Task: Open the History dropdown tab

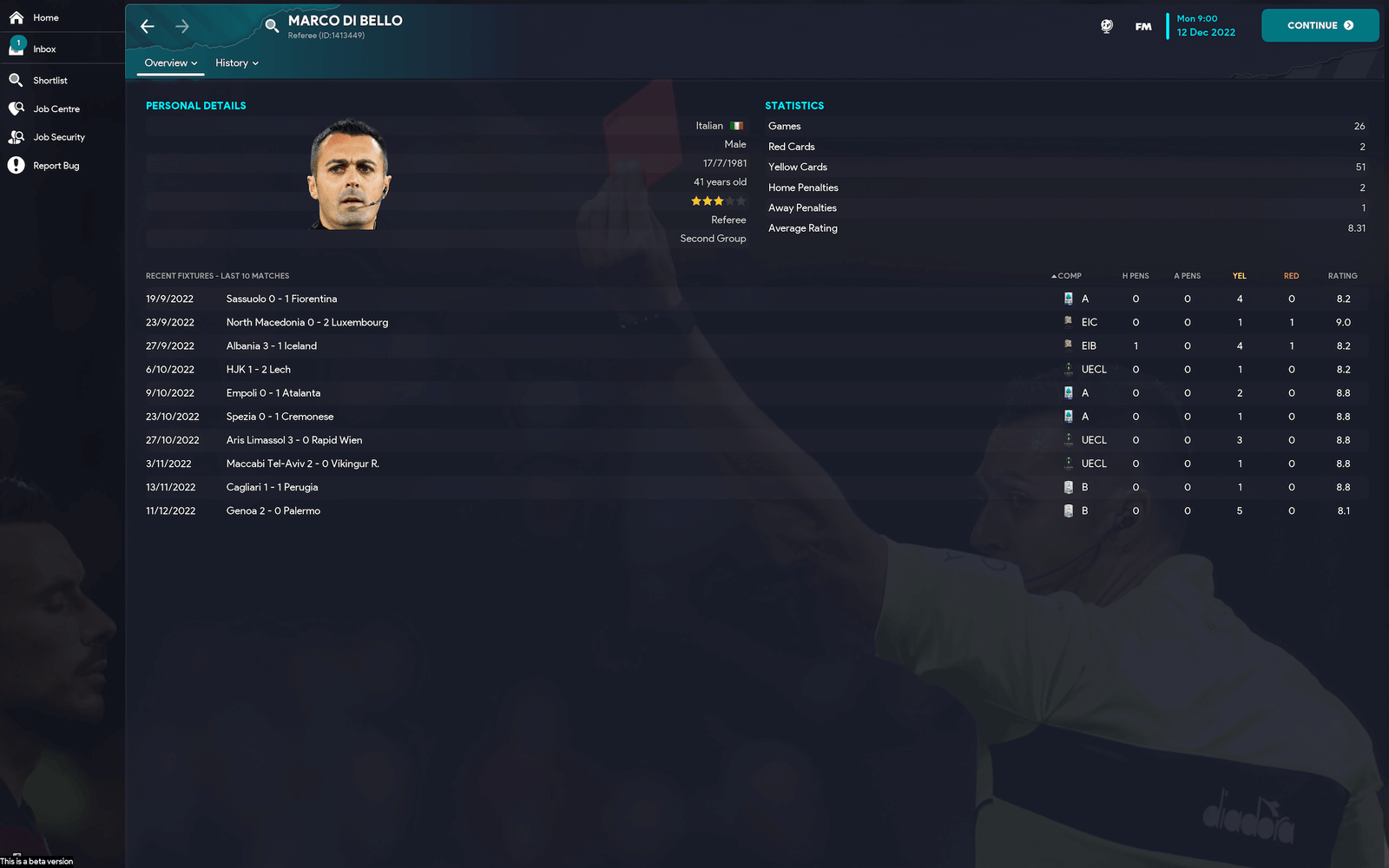Action: point(237,63)
